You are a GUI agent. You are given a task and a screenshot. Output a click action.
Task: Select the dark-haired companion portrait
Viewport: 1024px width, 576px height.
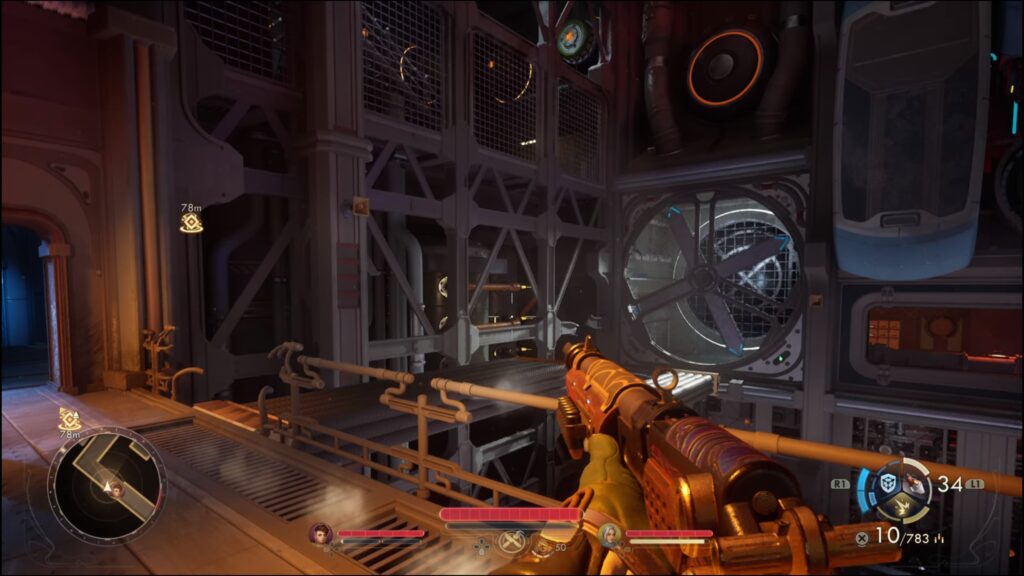point(321,534)
